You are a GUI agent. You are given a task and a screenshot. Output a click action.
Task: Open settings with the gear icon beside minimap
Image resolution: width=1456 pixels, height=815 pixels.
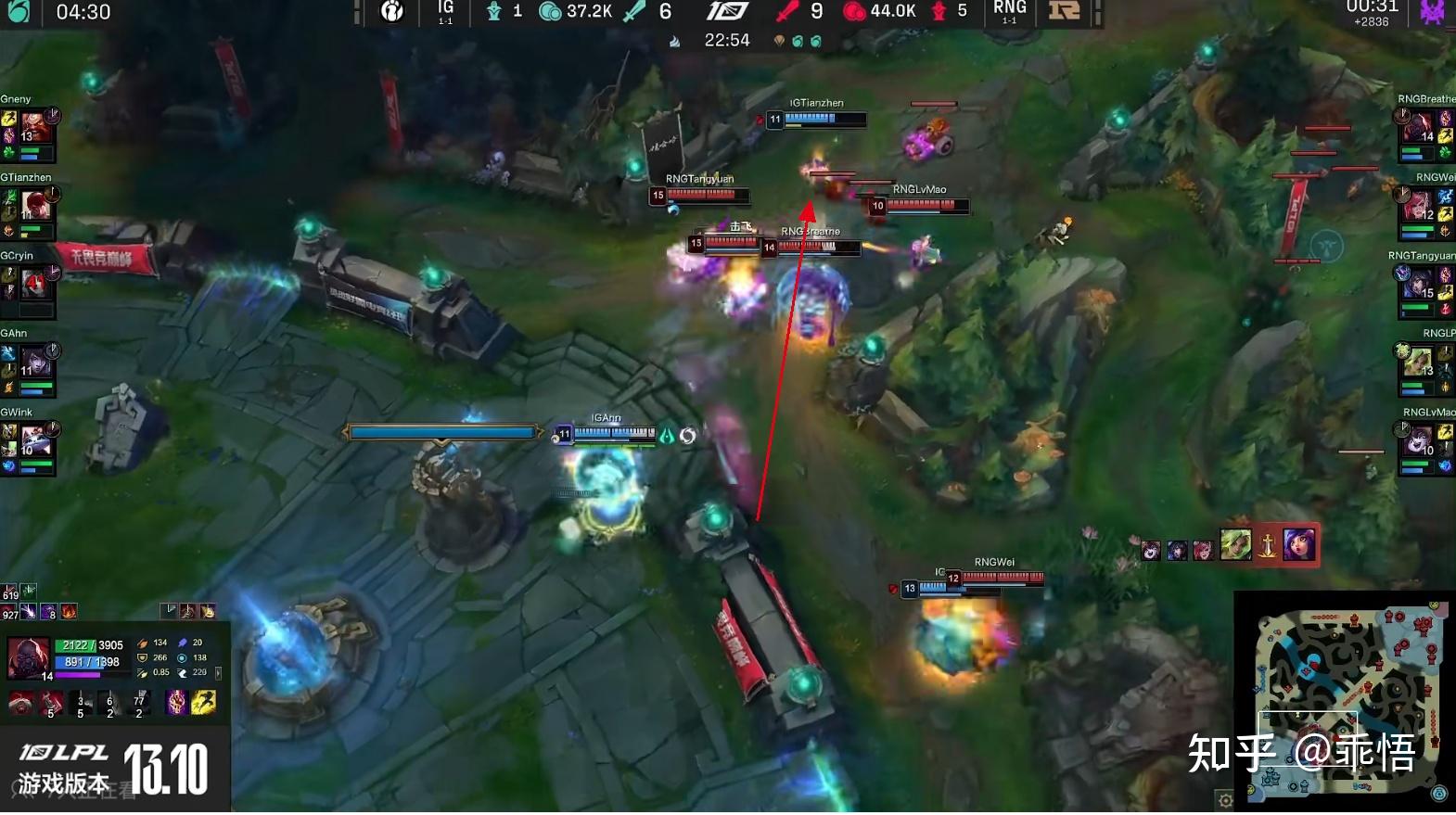coord(1225,800)
